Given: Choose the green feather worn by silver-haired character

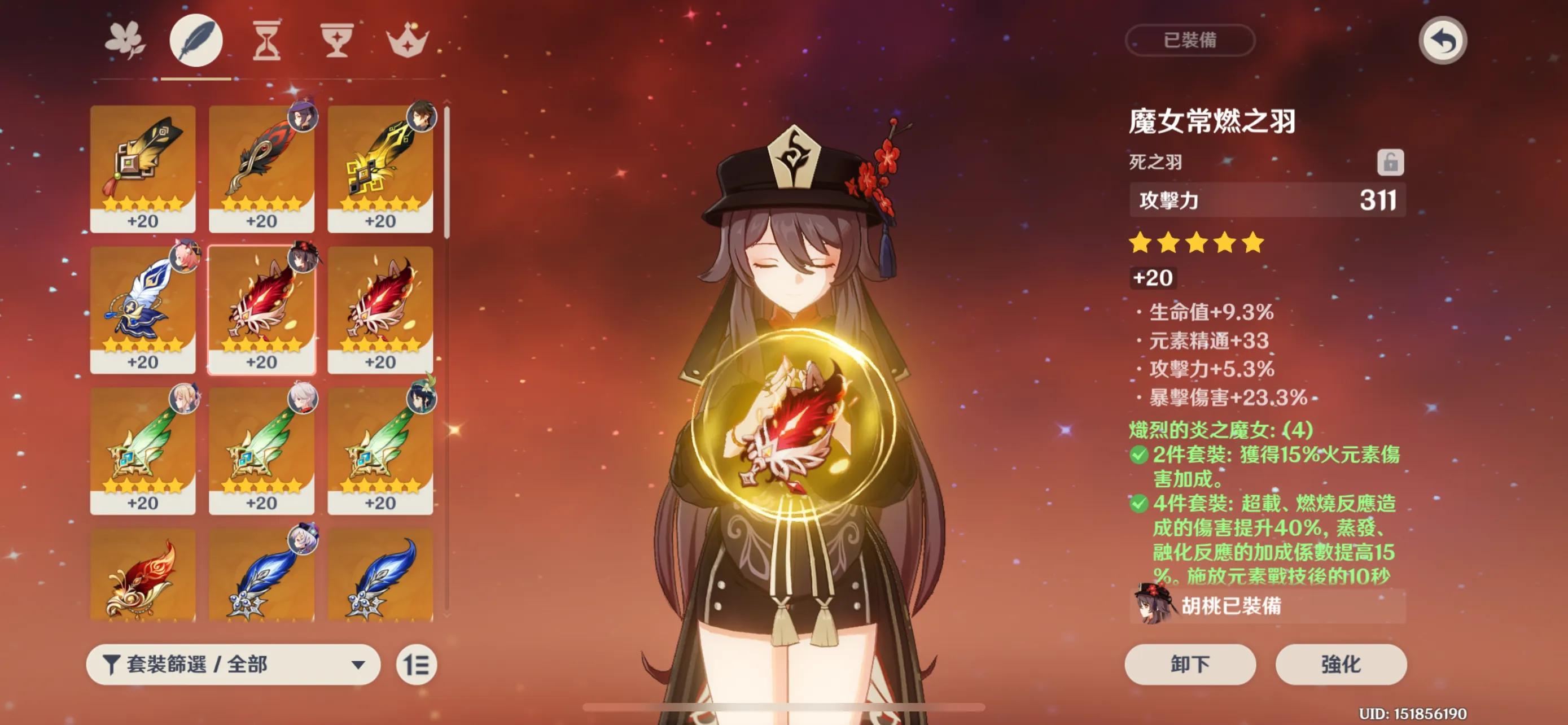Looking at the screenshot, I should (262, 451).
